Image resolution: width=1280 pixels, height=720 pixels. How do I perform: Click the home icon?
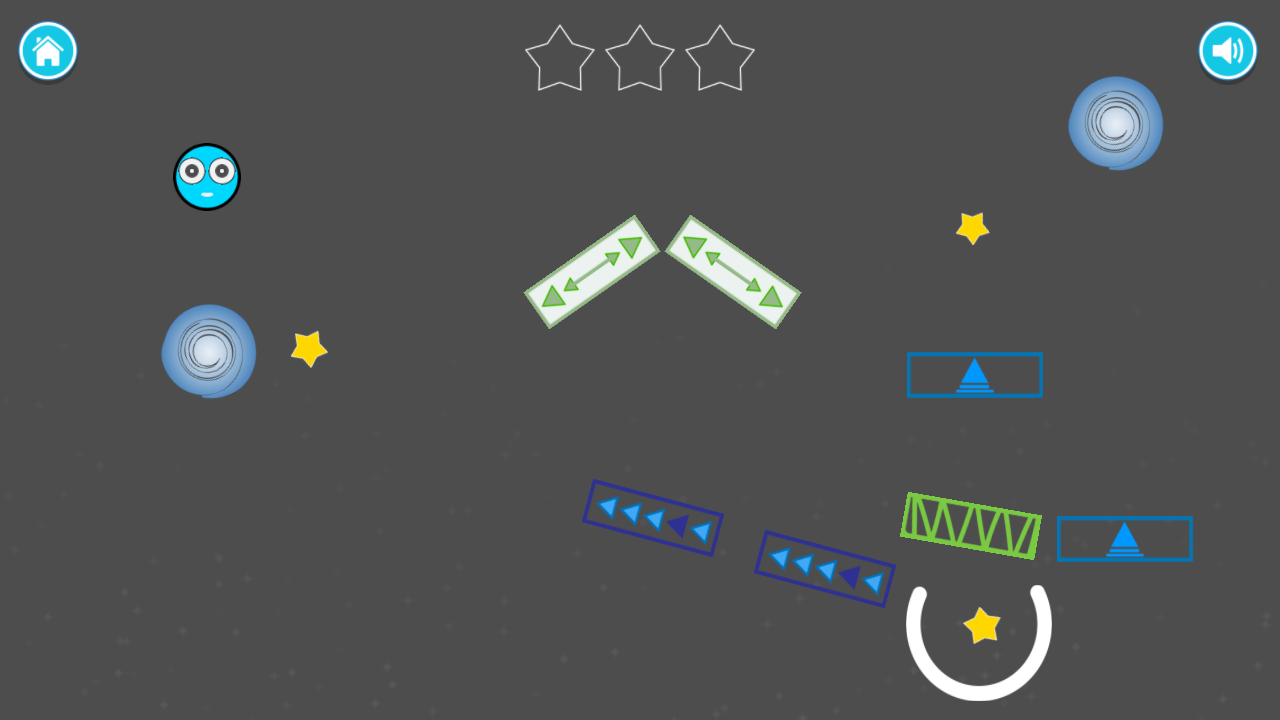point(47,51)
